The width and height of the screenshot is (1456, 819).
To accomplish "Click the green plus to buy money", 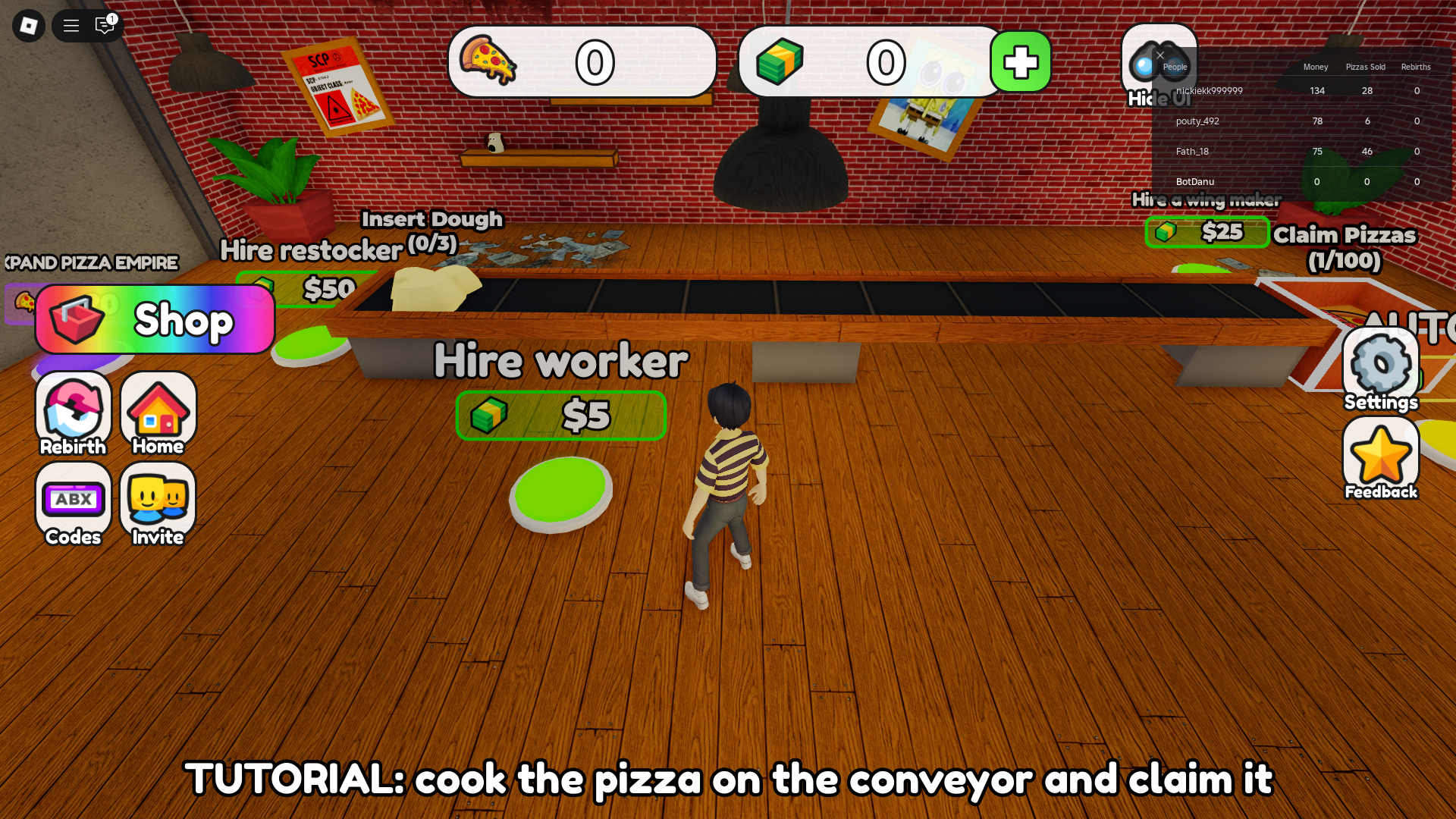I will tap(1020, 62).
